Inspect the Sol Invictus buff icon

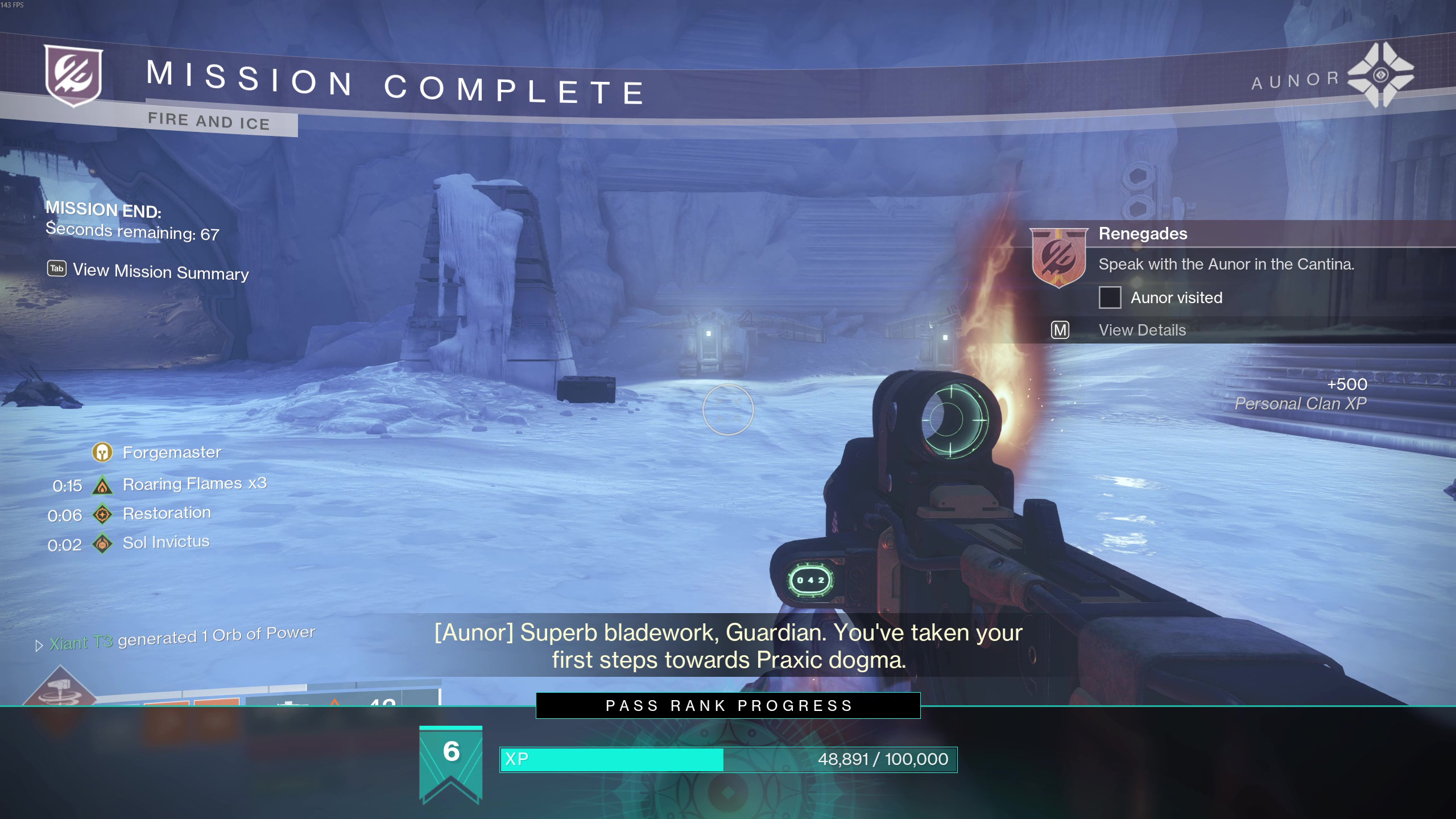point(102,544)
